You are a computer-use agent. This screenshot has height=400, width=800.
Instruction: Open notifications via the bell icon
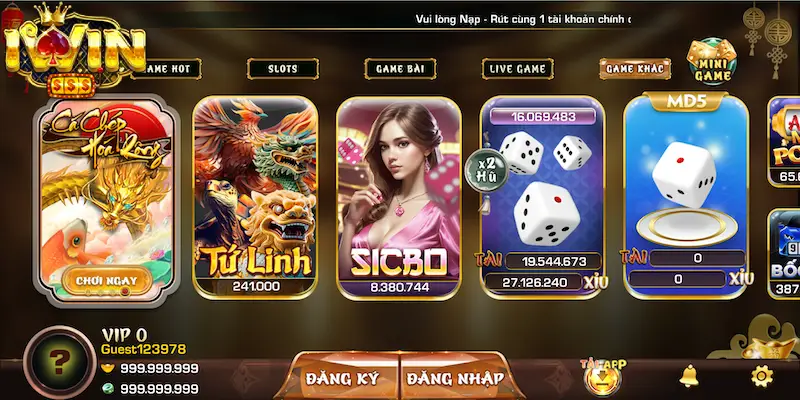pyautogui.click(x=688, y=376)
